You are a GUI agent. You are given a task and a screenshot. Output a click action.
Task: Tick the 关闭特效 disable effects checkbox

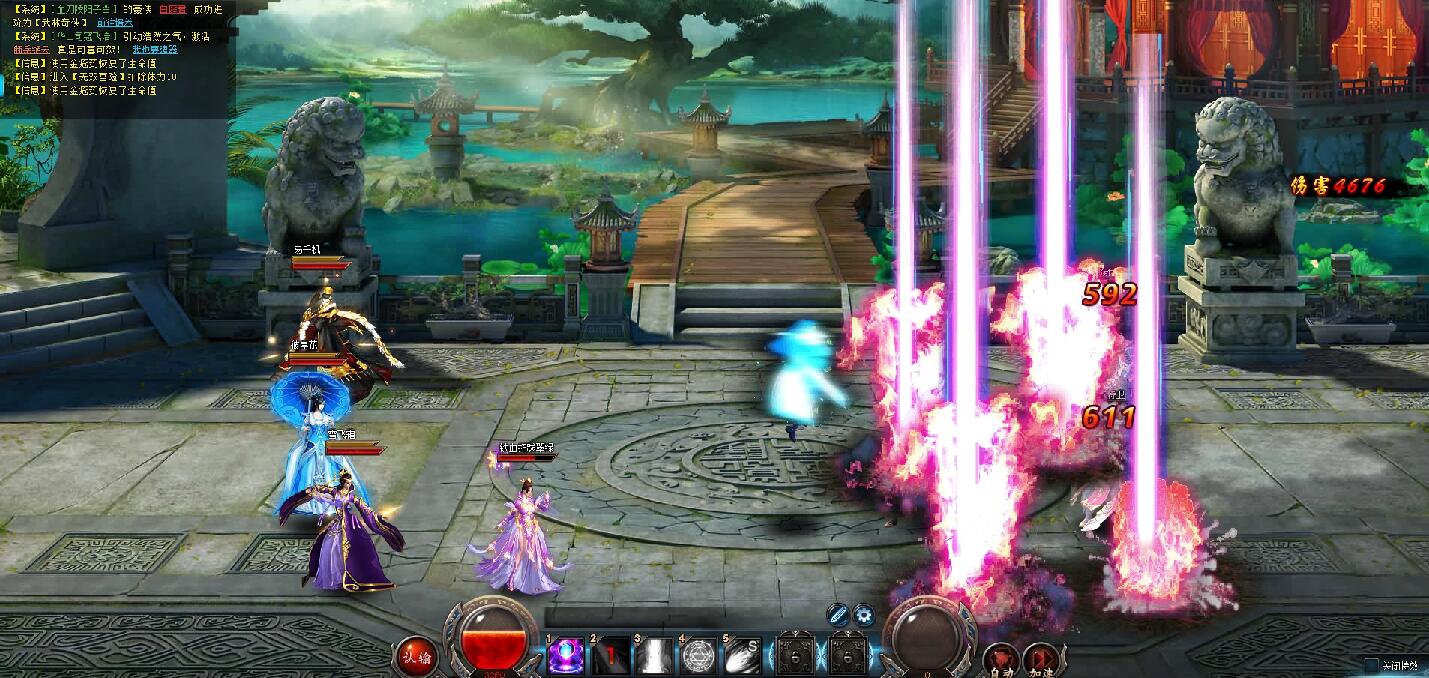tap(1371, 664)
